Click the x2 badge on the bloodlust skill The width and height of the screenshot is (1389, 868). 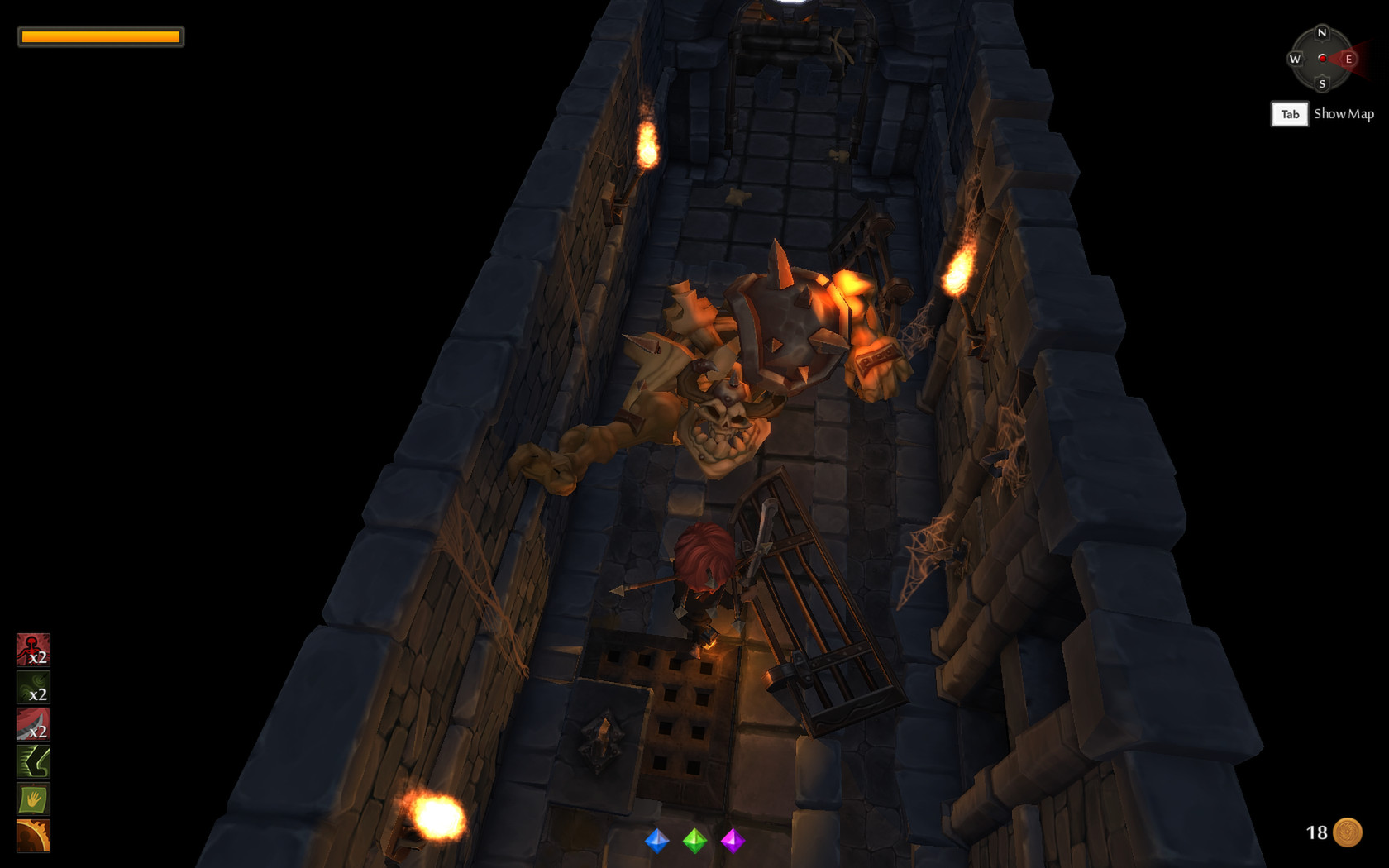pos(38,657)
